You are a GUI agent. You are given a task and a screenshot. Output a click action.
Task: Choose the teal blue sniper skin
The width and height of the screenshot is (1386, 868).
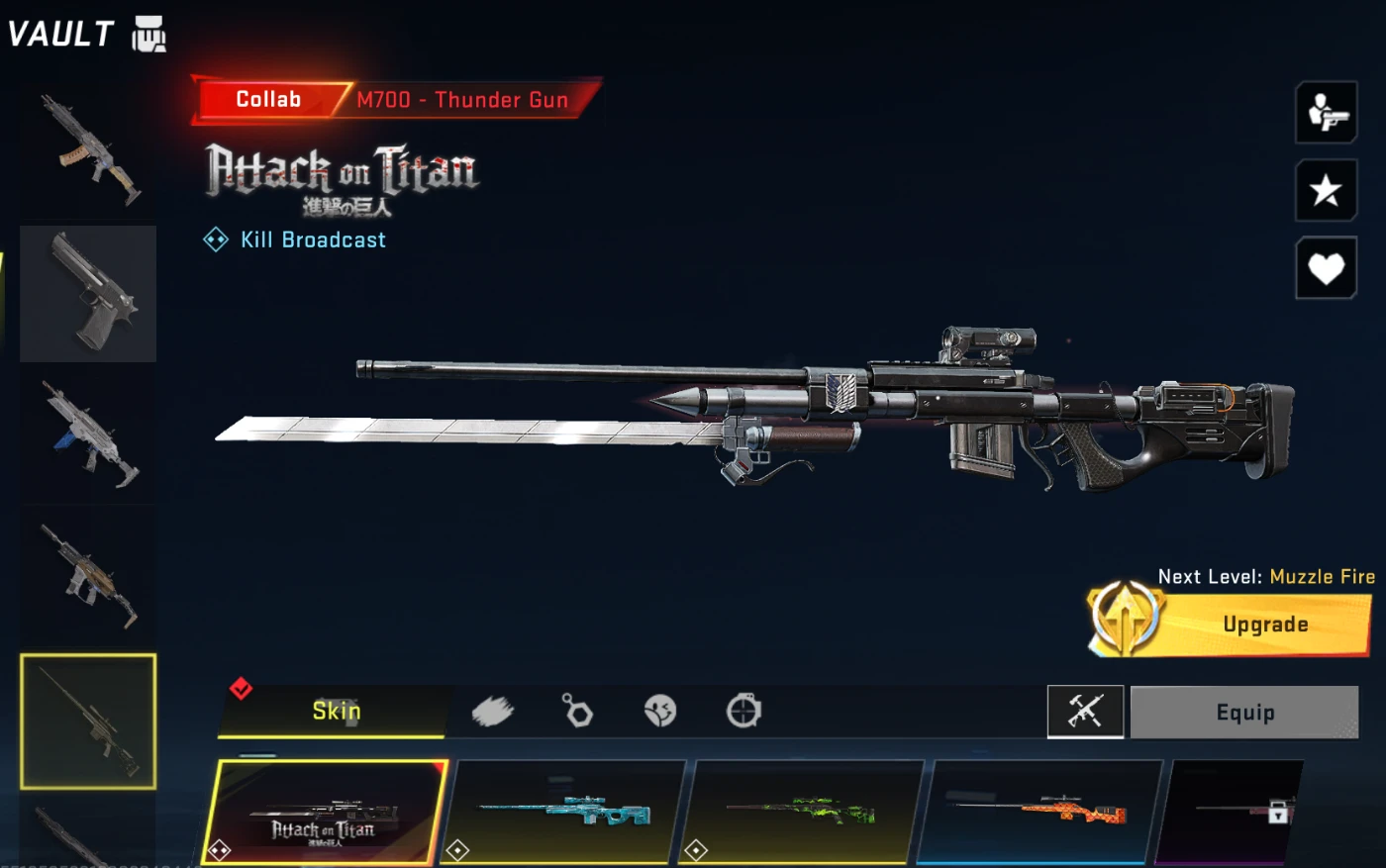[x=566, y=814]
